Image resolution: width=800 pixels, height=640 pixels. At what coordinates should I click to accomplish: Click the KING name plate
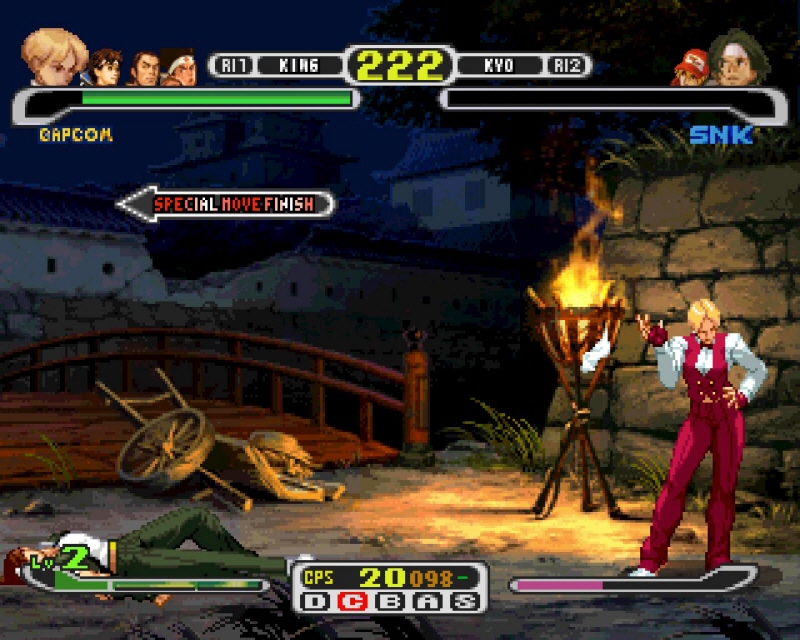click(x=297, y=66)
